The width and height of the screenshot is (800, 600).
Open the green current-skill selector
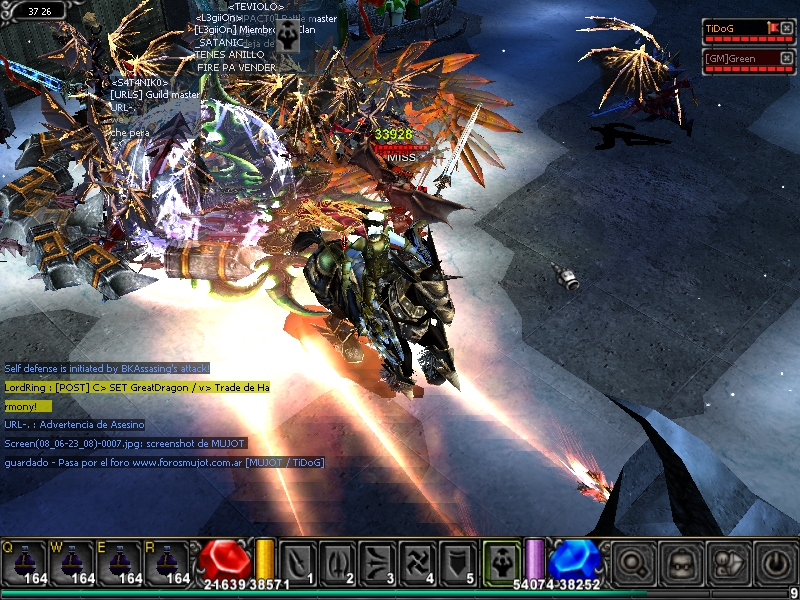(500, 561)
